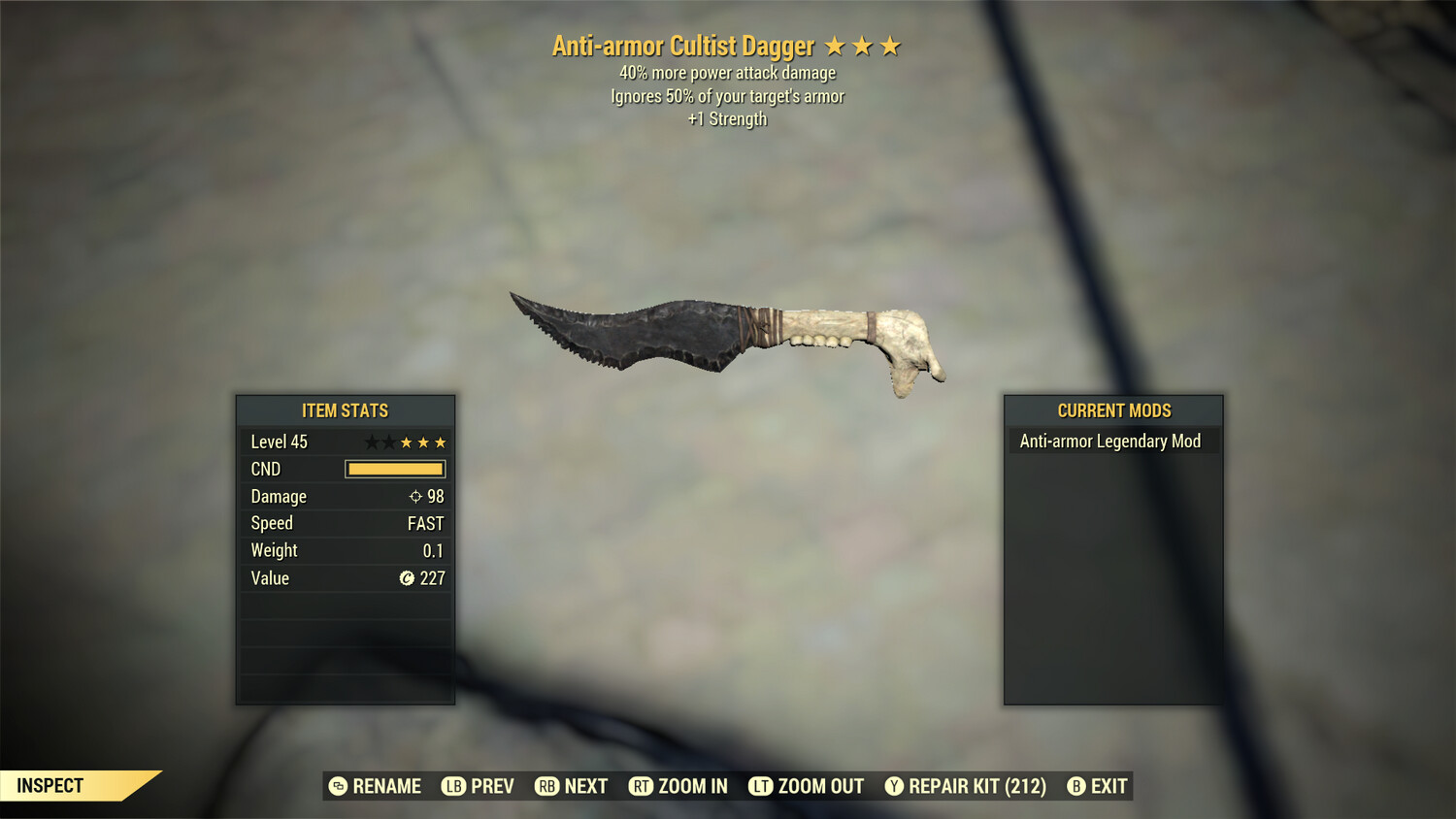The width and height of the screenshot is (1456, 819).
Task: Select the Anti-armor Legendary Mod entry
Action: [1110, 442]
